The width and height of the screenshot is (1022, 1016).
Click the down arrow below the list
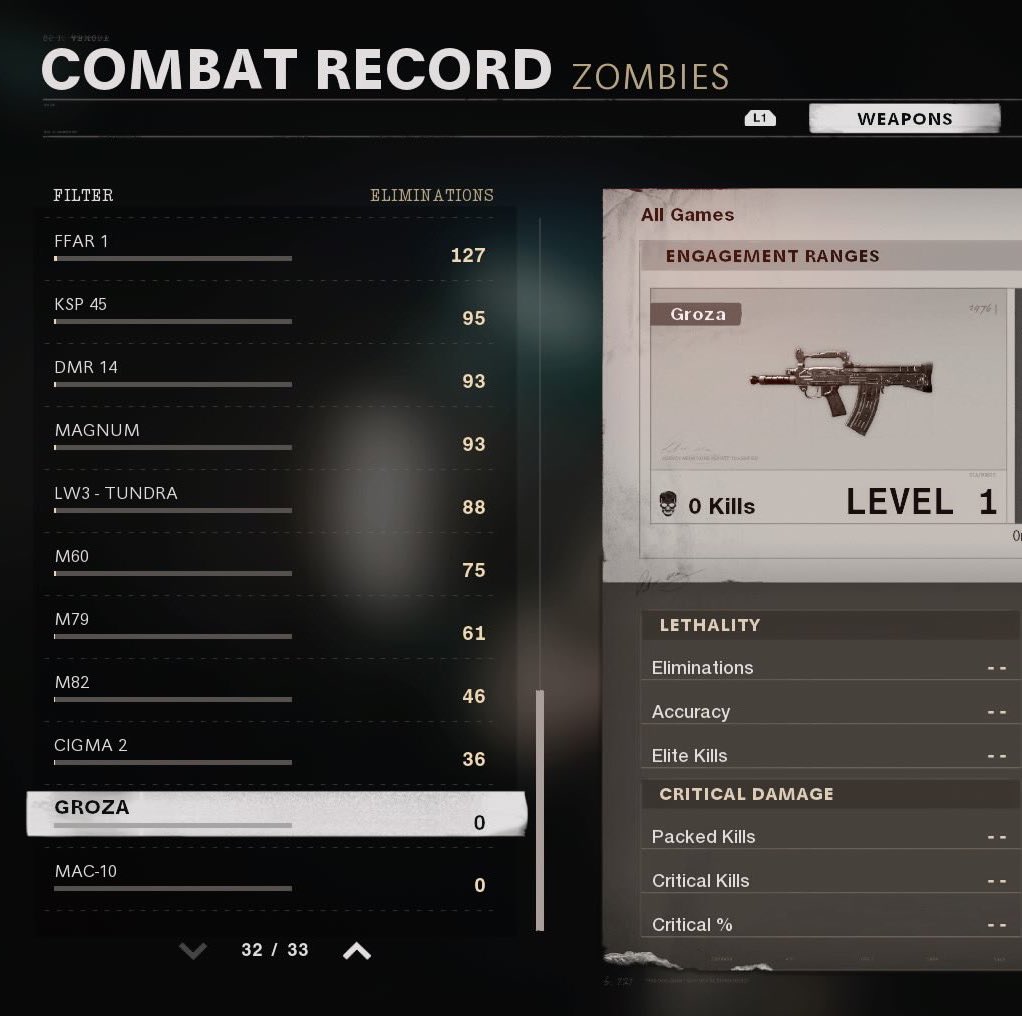pyautogui.click(x=193, y=951)
